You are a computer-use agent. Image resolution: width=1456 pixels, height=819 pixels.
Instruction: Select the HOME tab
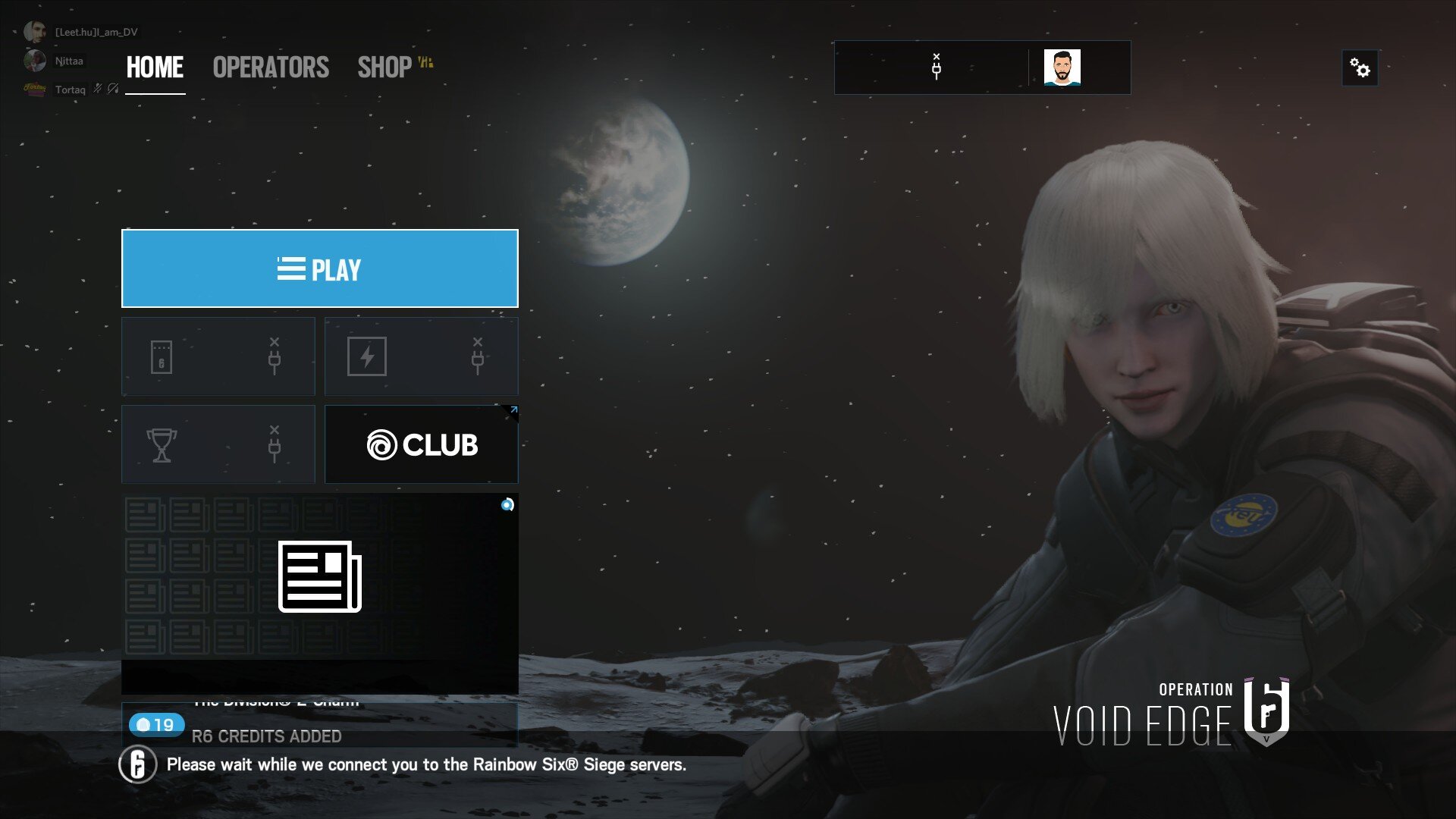click(x=155, y=67)
